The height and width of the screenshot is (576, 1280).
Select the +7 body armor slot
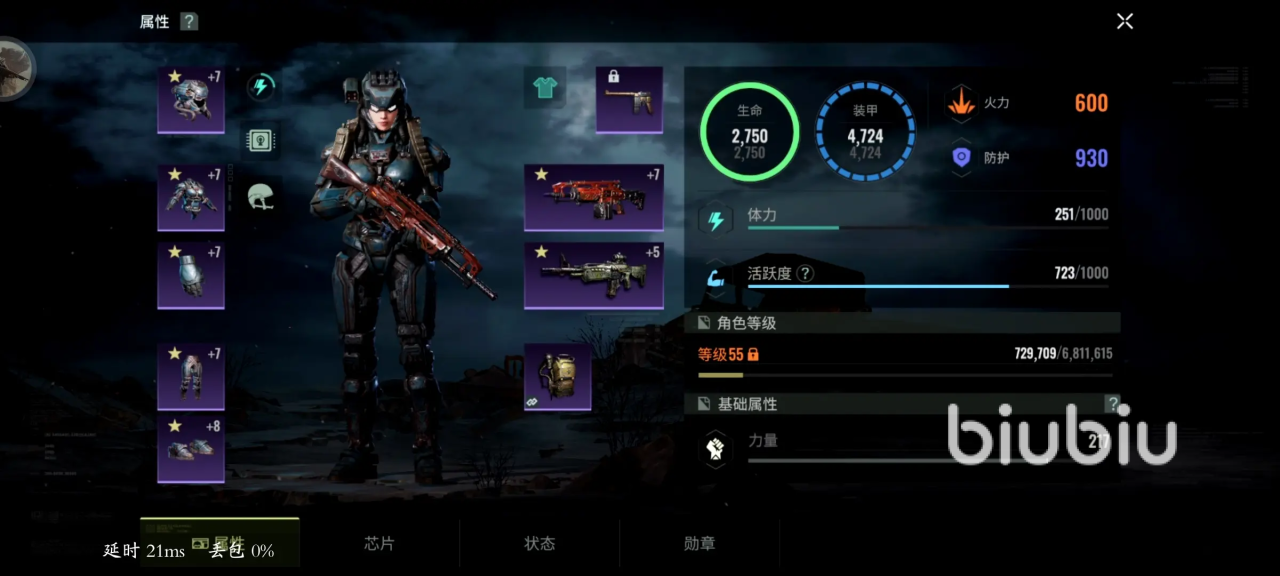(191, 197)
